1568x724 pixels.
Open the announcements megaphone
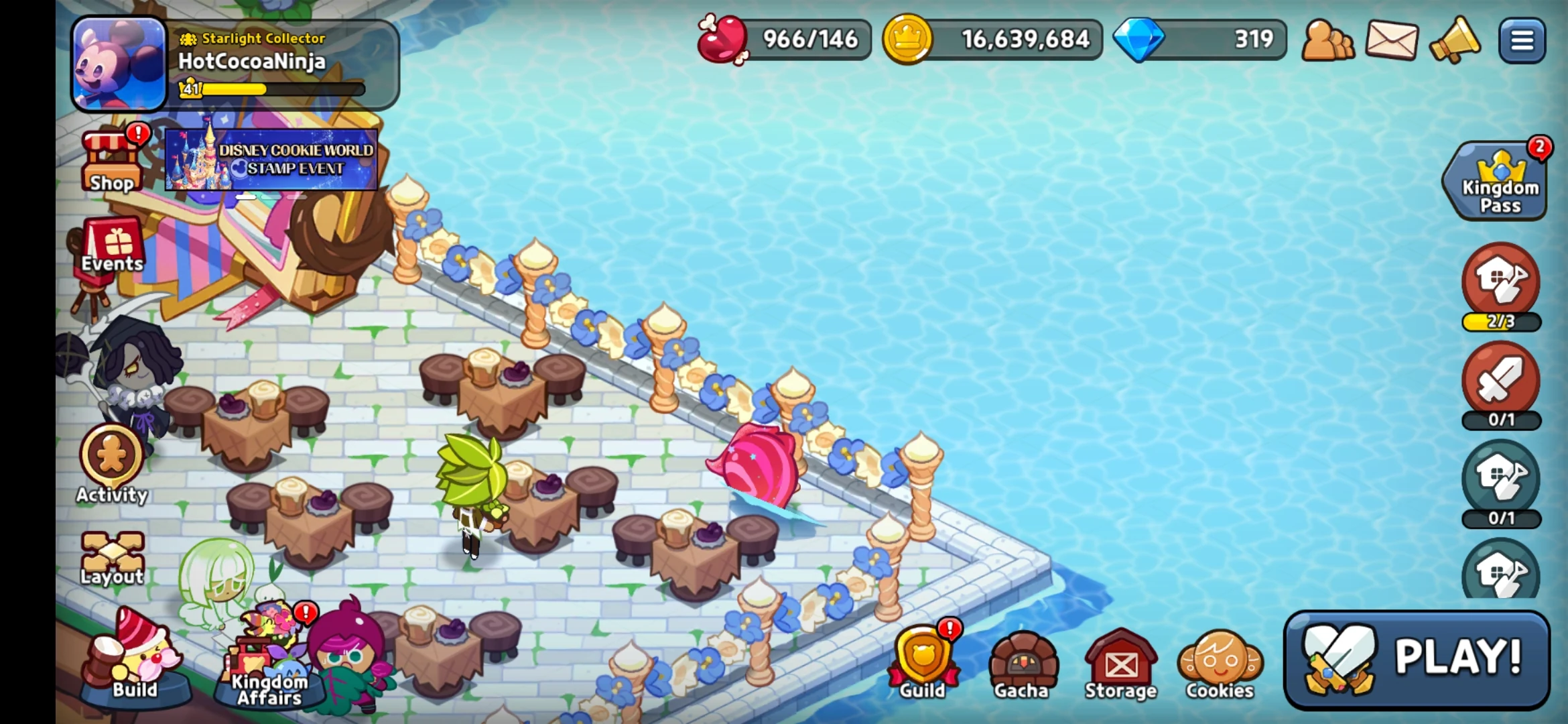(x=1457, y=40)
